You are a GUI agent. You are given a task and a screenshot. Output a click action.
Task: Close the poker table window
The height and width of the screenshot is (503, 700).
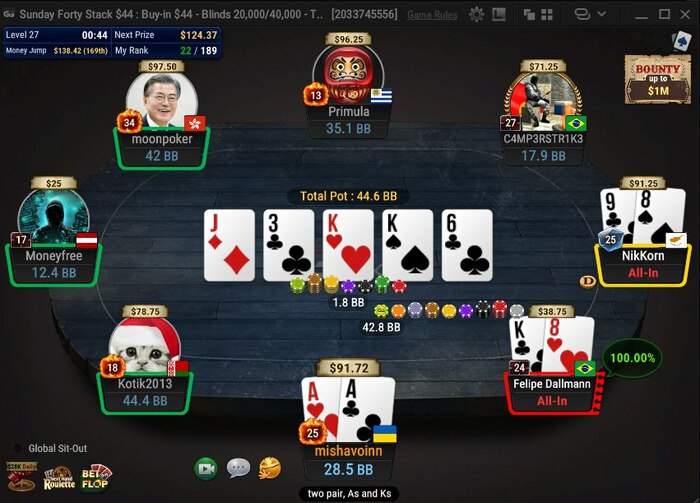684,14
